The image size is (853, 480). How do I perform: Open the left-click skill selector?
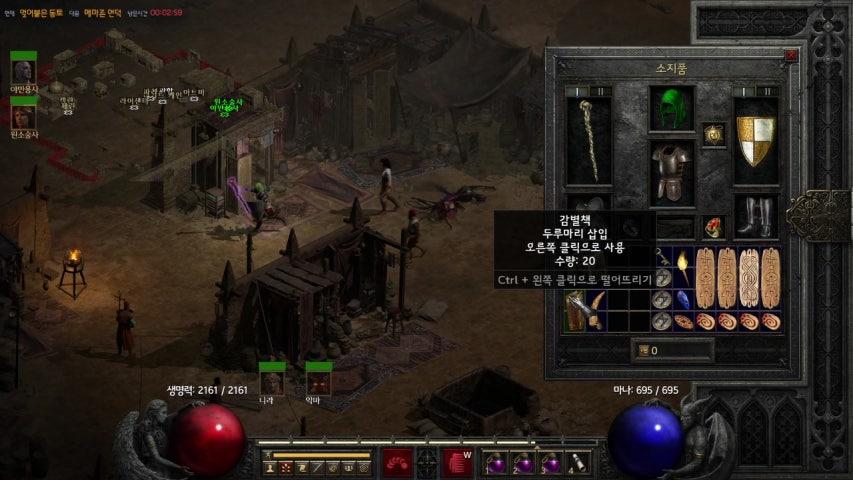(397, 463)
